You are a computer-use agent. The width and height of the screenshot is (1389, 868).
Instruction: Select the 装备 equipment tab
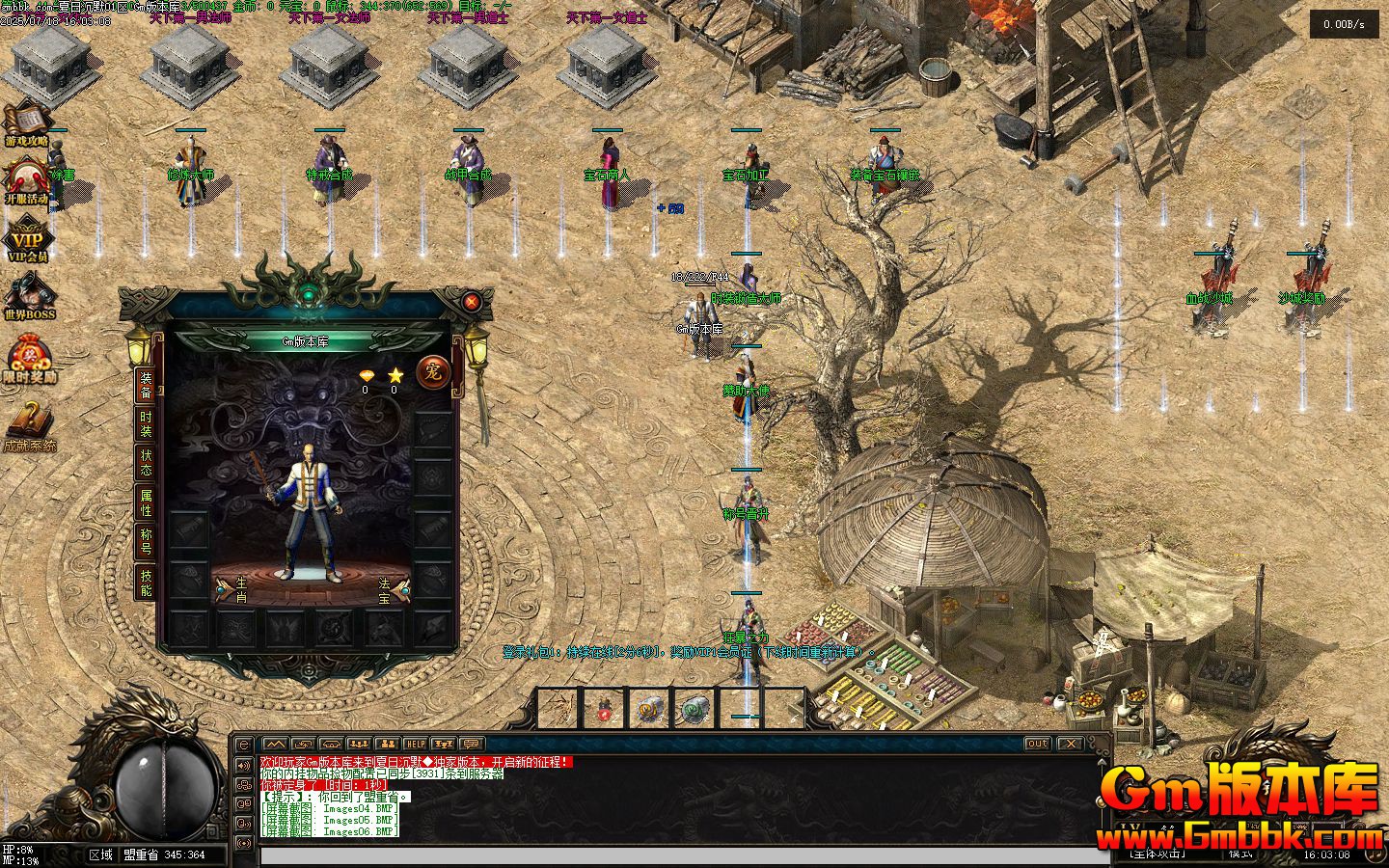tap(146, 385)
